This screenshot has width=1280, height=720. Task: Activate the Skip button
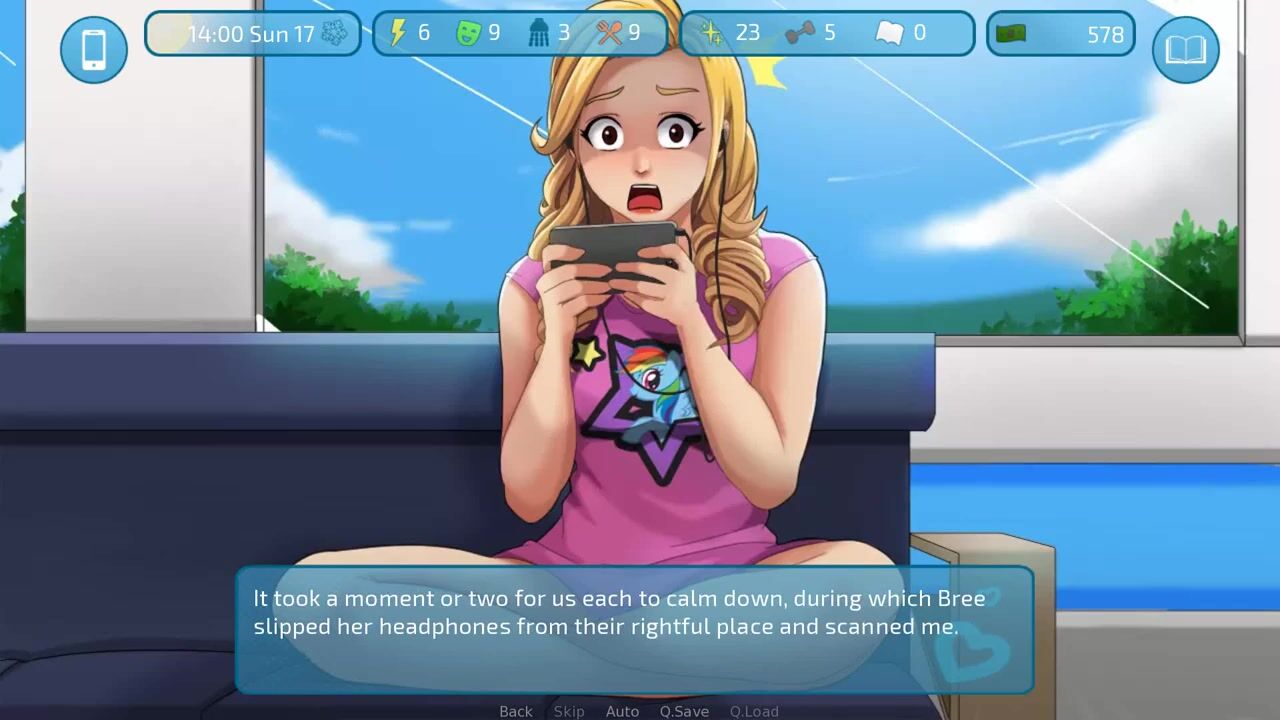(569, 711)
